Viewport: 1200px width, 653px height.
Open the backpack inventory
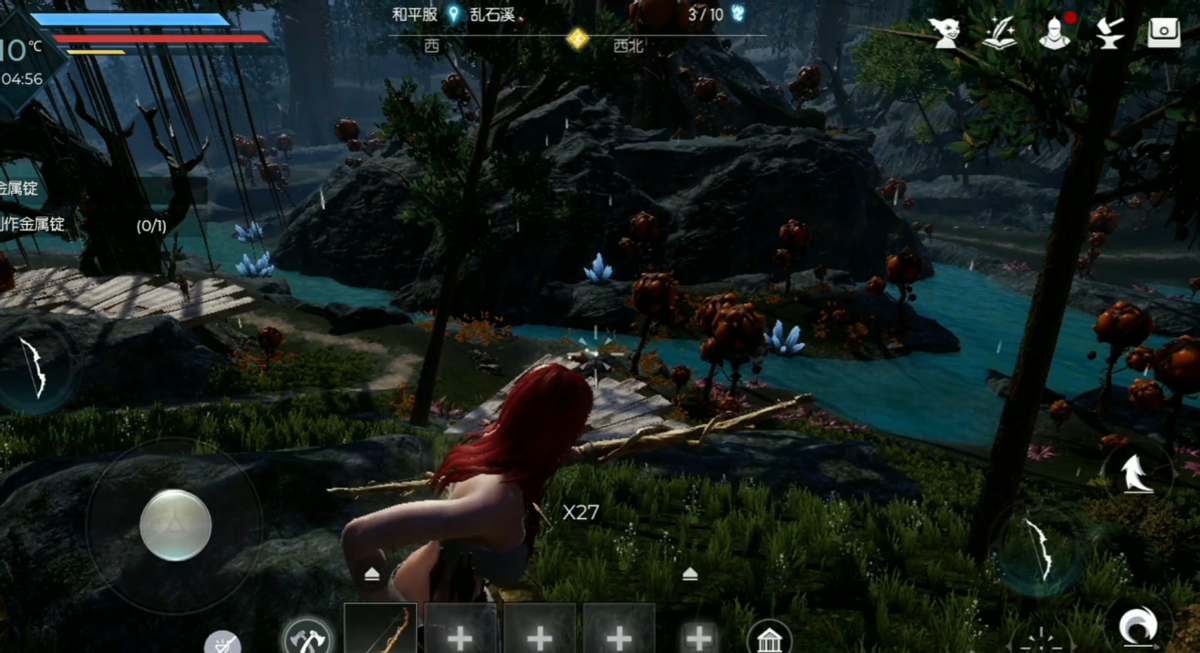click(x=1163, y=33)
